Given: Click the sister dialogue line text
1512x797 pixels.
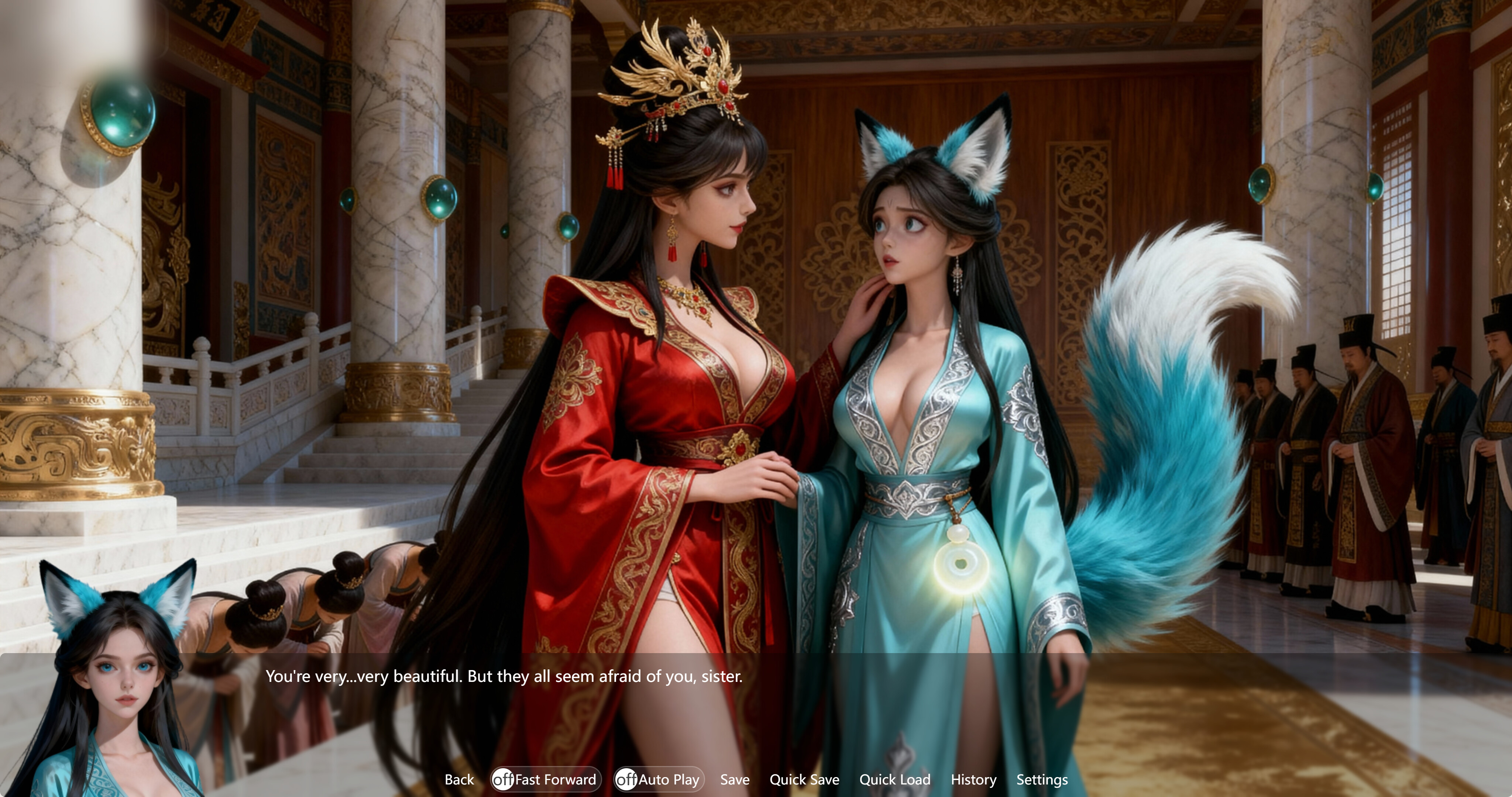Looking at the screenshot, I should tap(504, 676).
